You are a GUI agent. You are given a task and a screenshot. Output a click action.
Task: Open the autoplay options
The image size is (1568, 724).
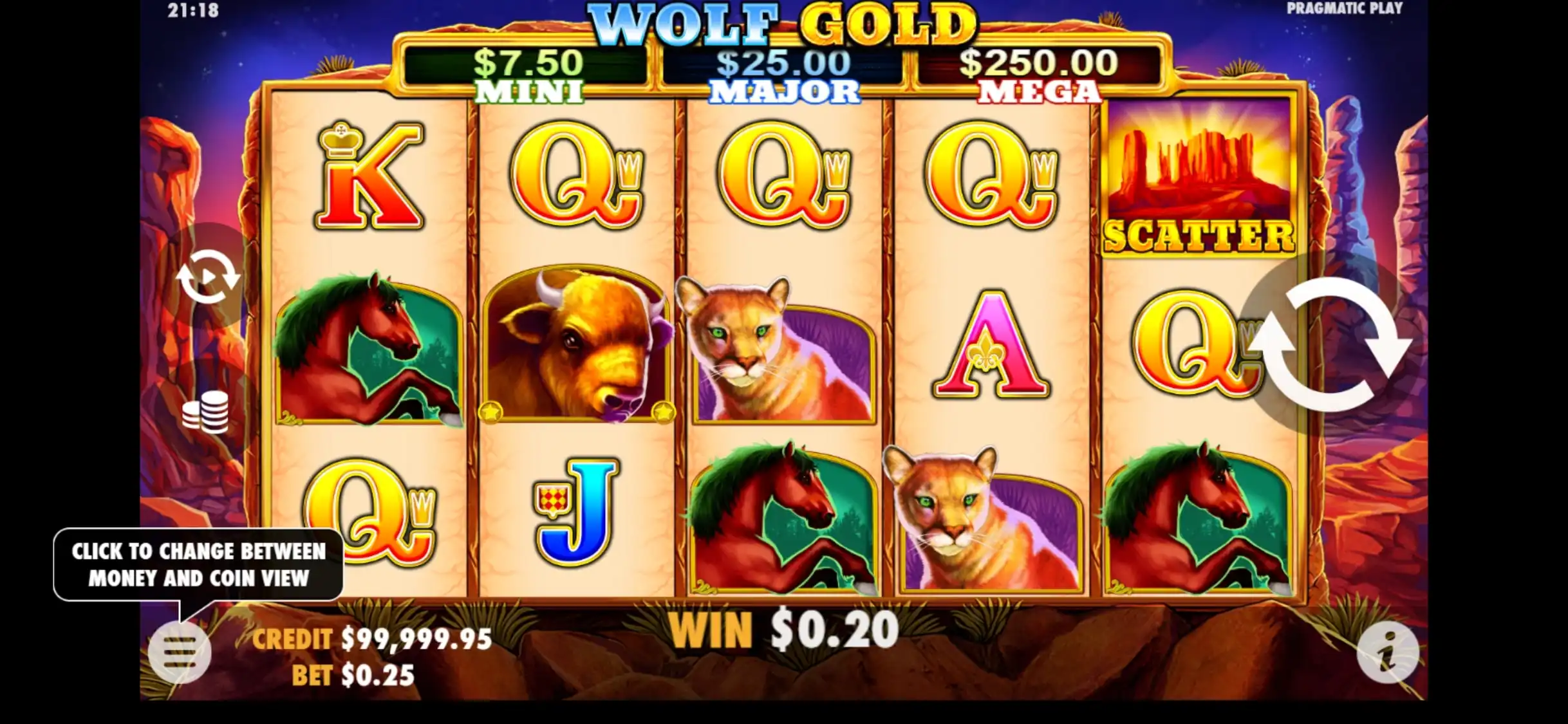(x=208, y=277)
